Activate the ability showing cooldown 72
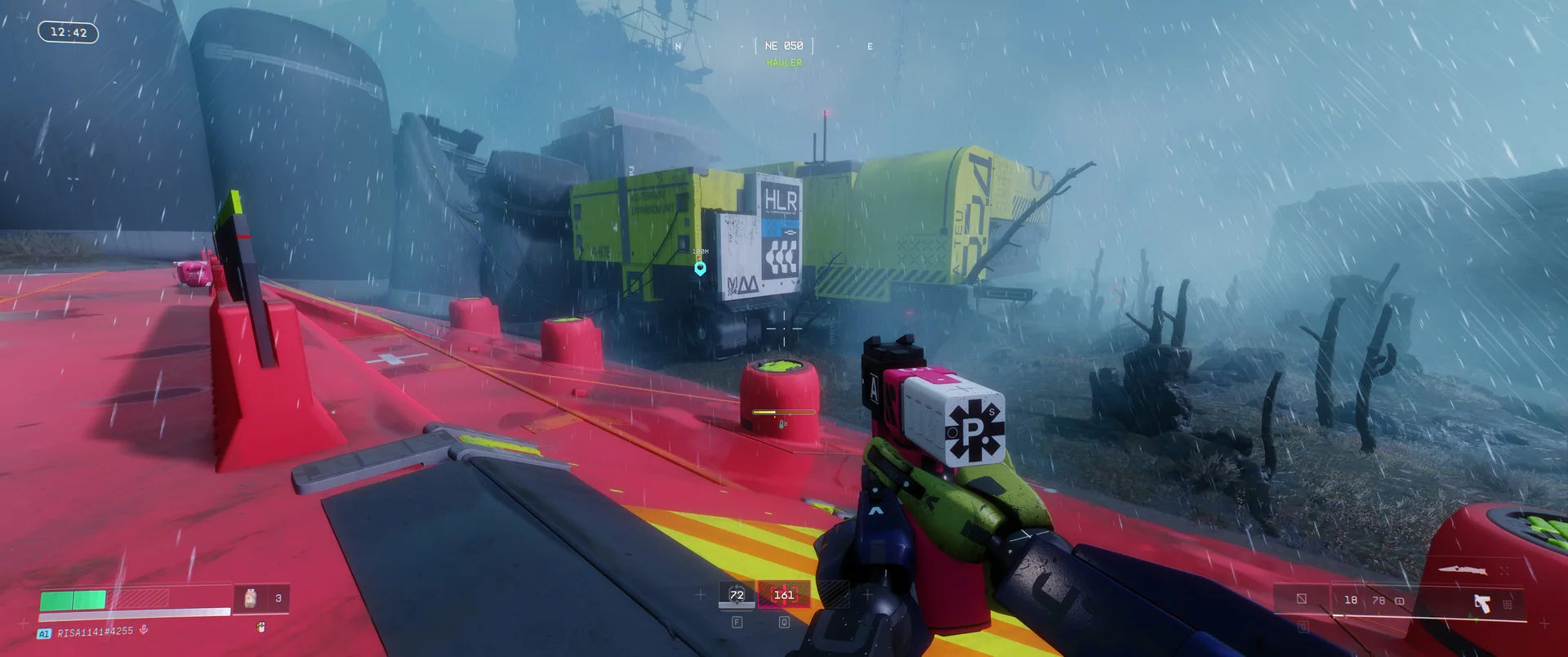Viewport: 1568px width, 657px height. click(x=737, y=595)
